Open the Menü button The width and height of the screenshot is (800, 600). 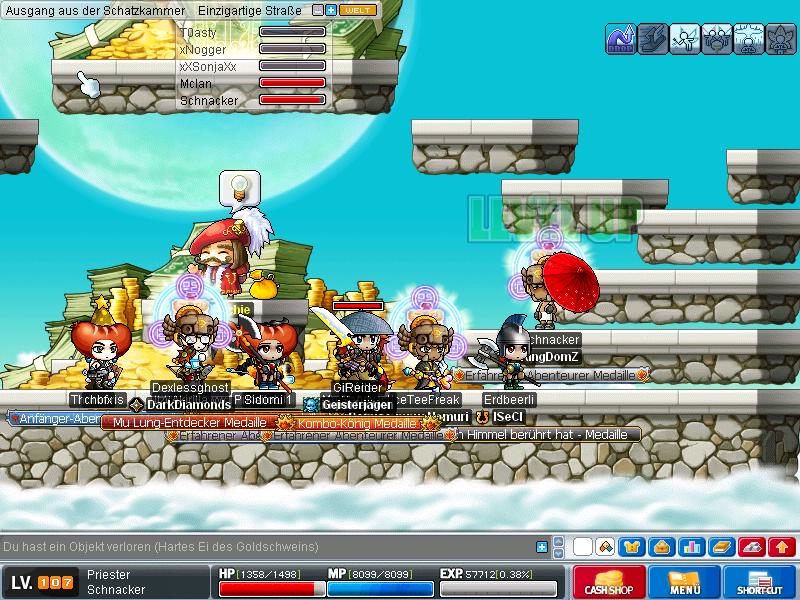click(x=684, y=582)
